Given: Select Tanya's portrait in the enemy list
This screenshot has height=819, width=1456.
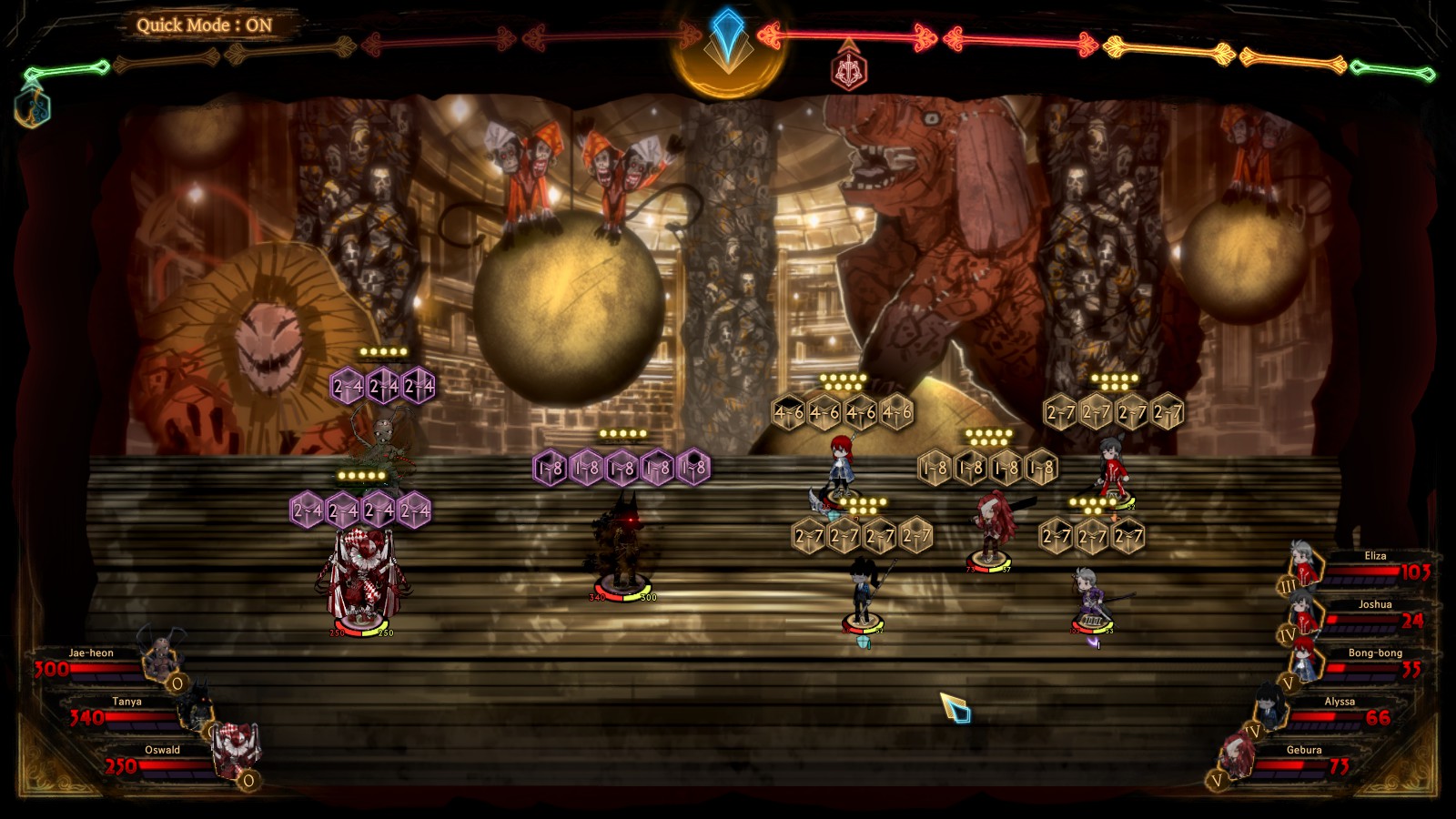Looking at the screenshot, I should [x=197, y=703].
